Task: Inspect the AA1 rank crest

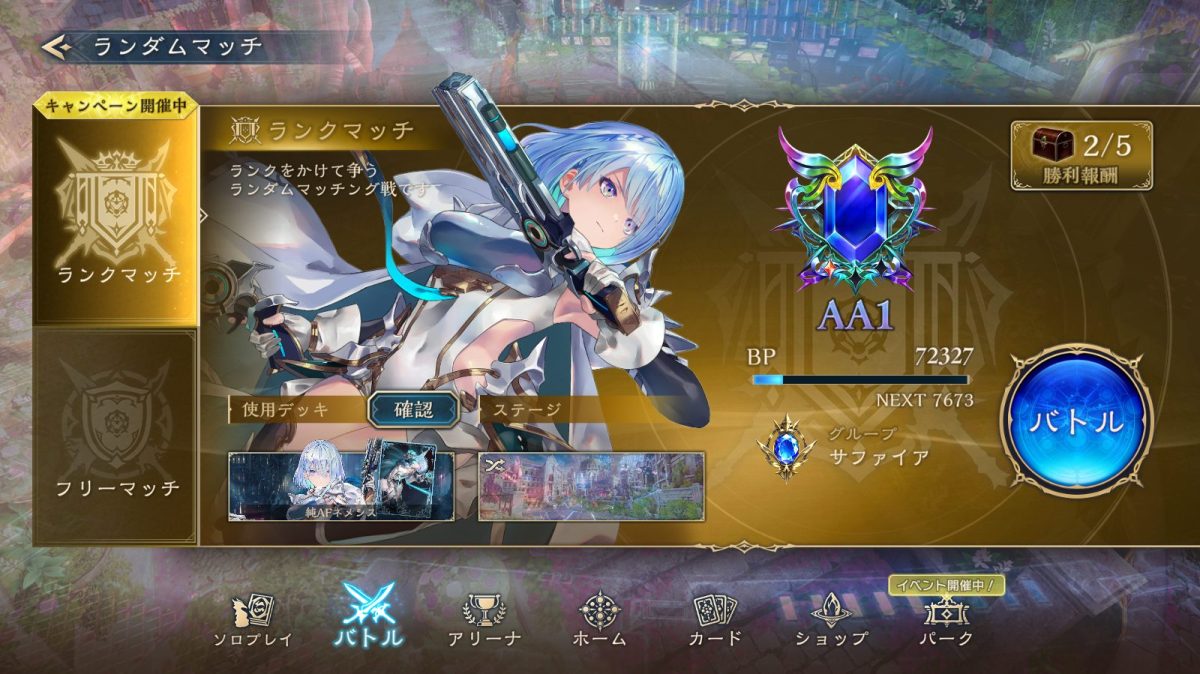Action: [855, 210]
